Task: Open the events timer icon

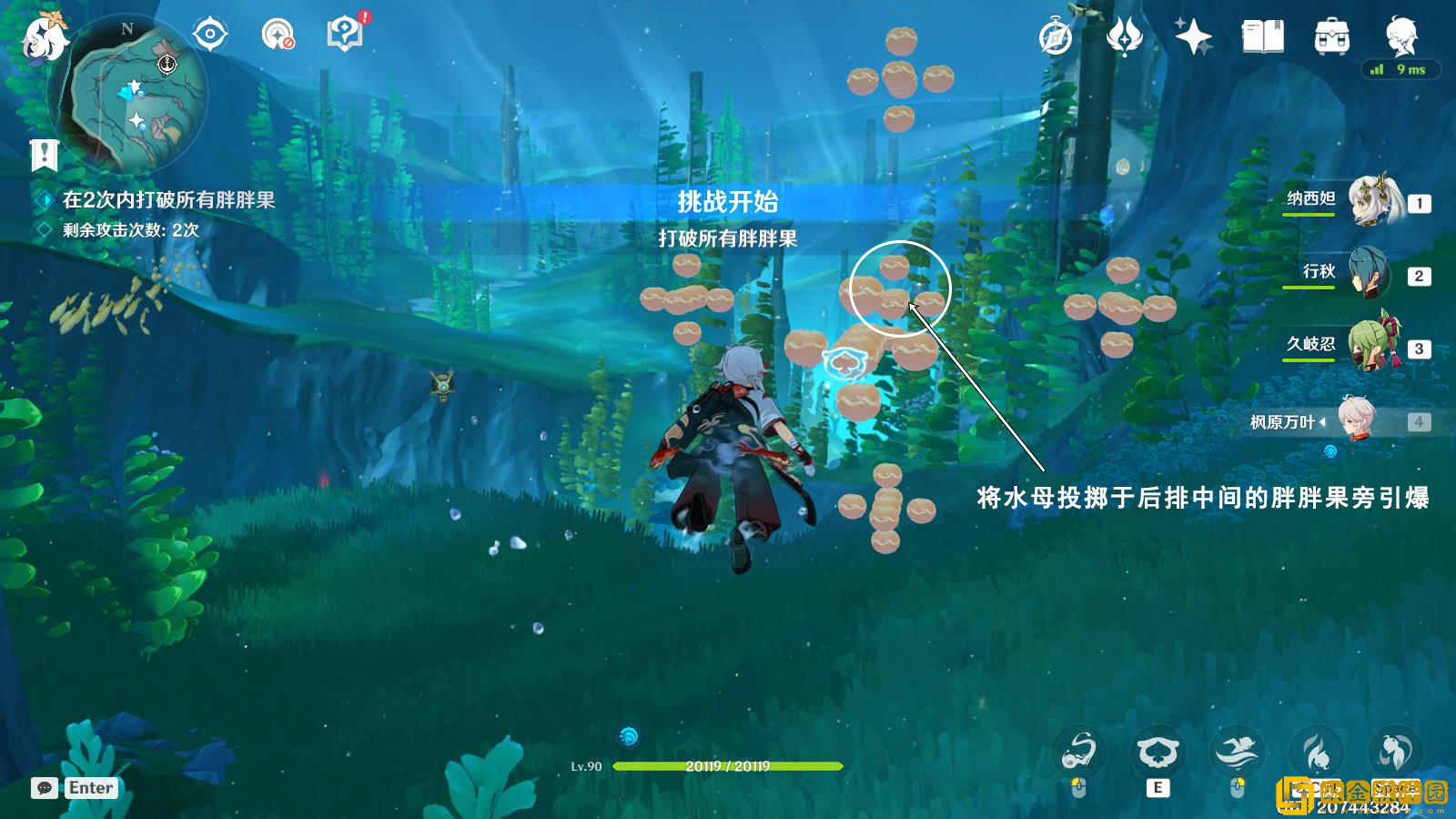Action: 1056,36
